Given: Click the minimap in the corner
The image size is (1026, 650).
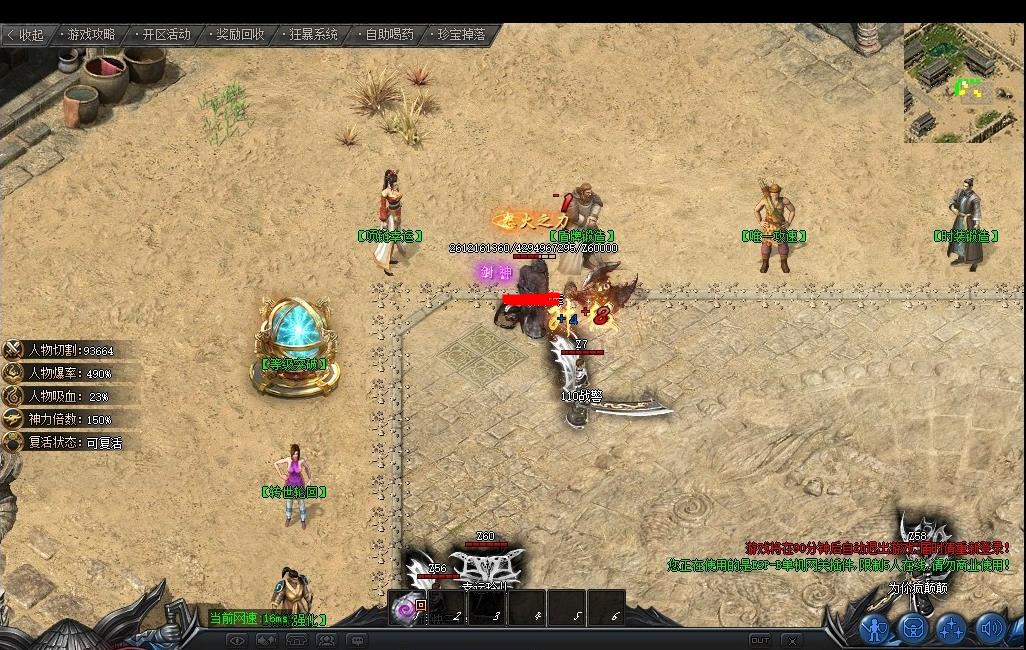Looking at the screenshot, I should [964, 83].
